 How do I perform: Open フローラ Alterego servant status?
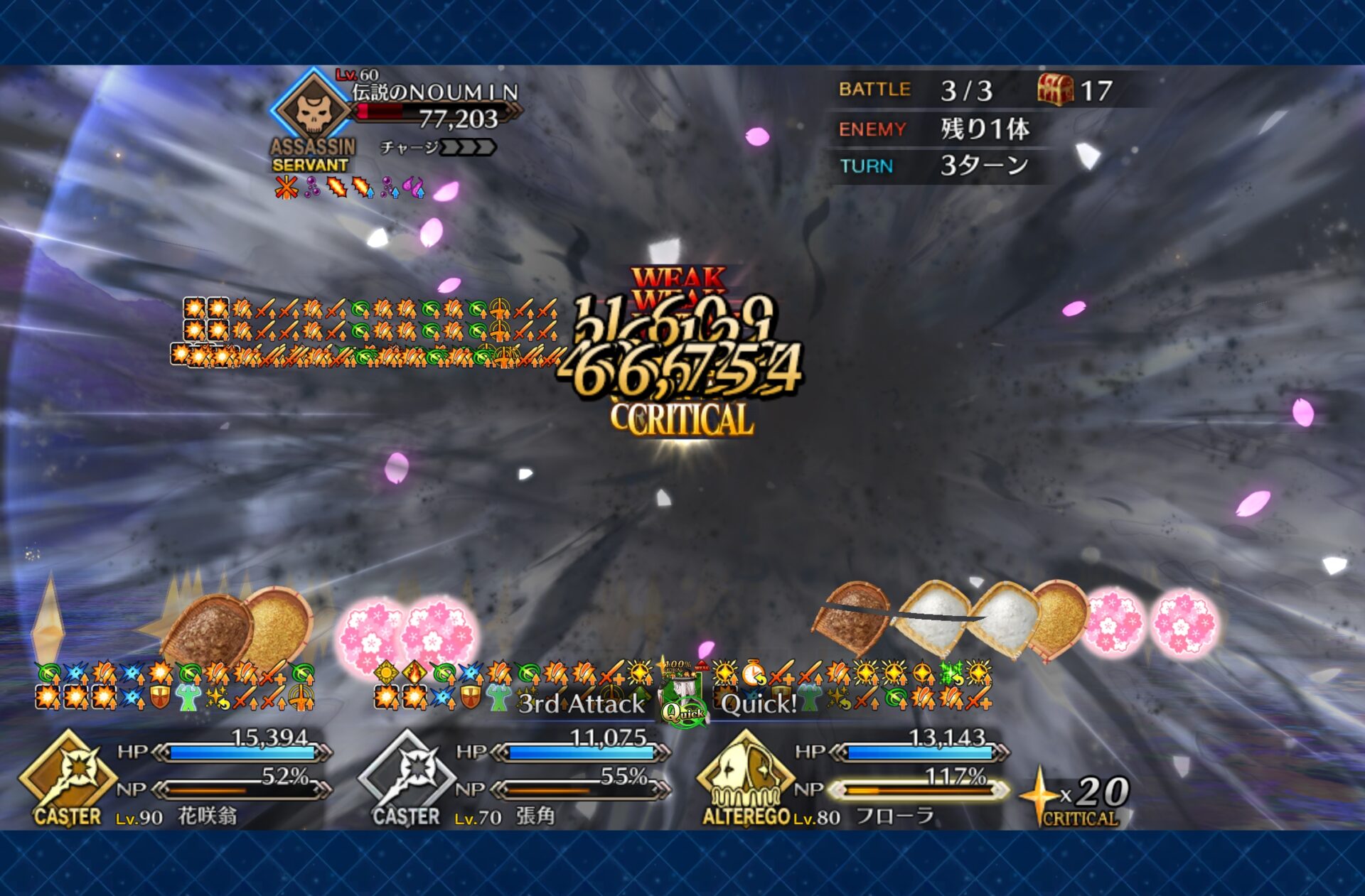[x=745, y=775]
